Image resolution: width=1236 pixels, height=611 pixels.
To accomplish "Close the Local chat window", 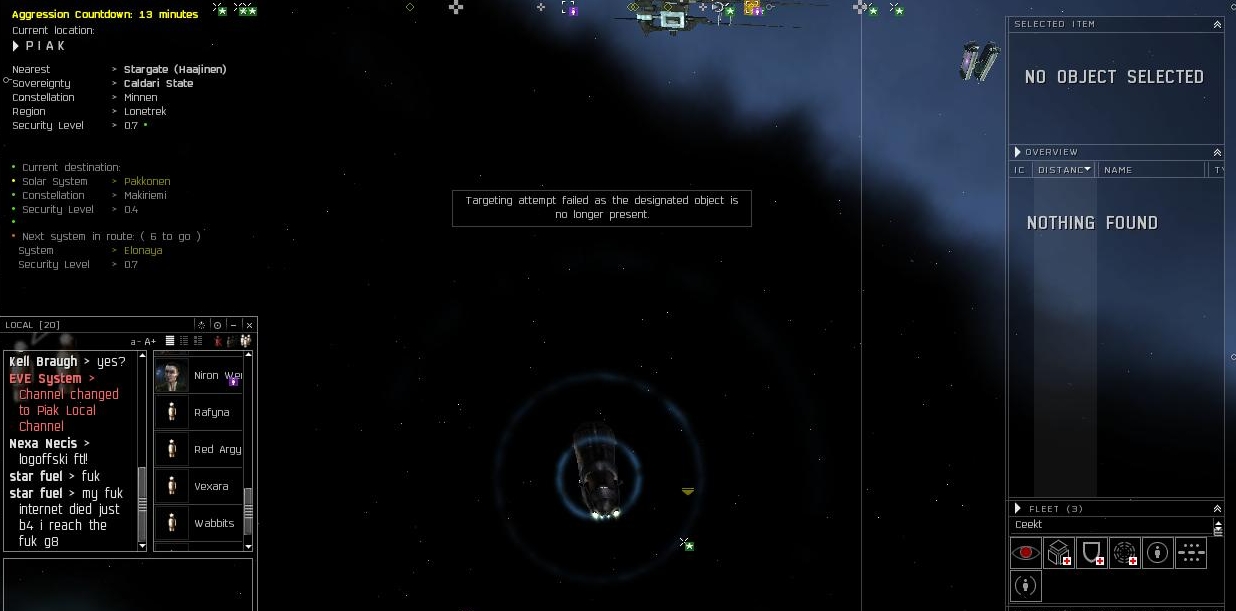I will (250, 325).
